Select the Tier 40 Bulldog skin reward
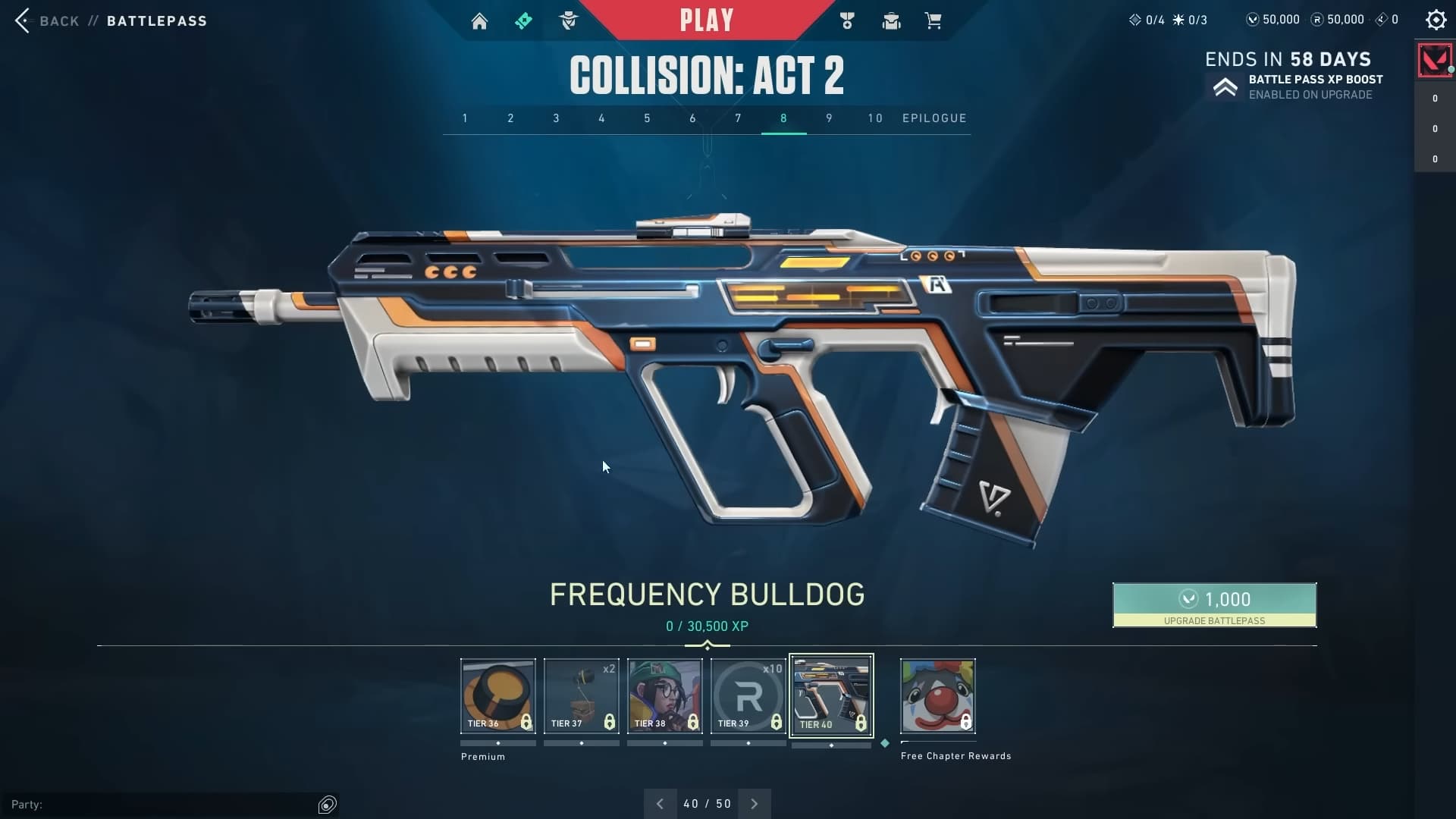Image resolution: width=1456 pixels, height=819 pixels. coord(831,694)
